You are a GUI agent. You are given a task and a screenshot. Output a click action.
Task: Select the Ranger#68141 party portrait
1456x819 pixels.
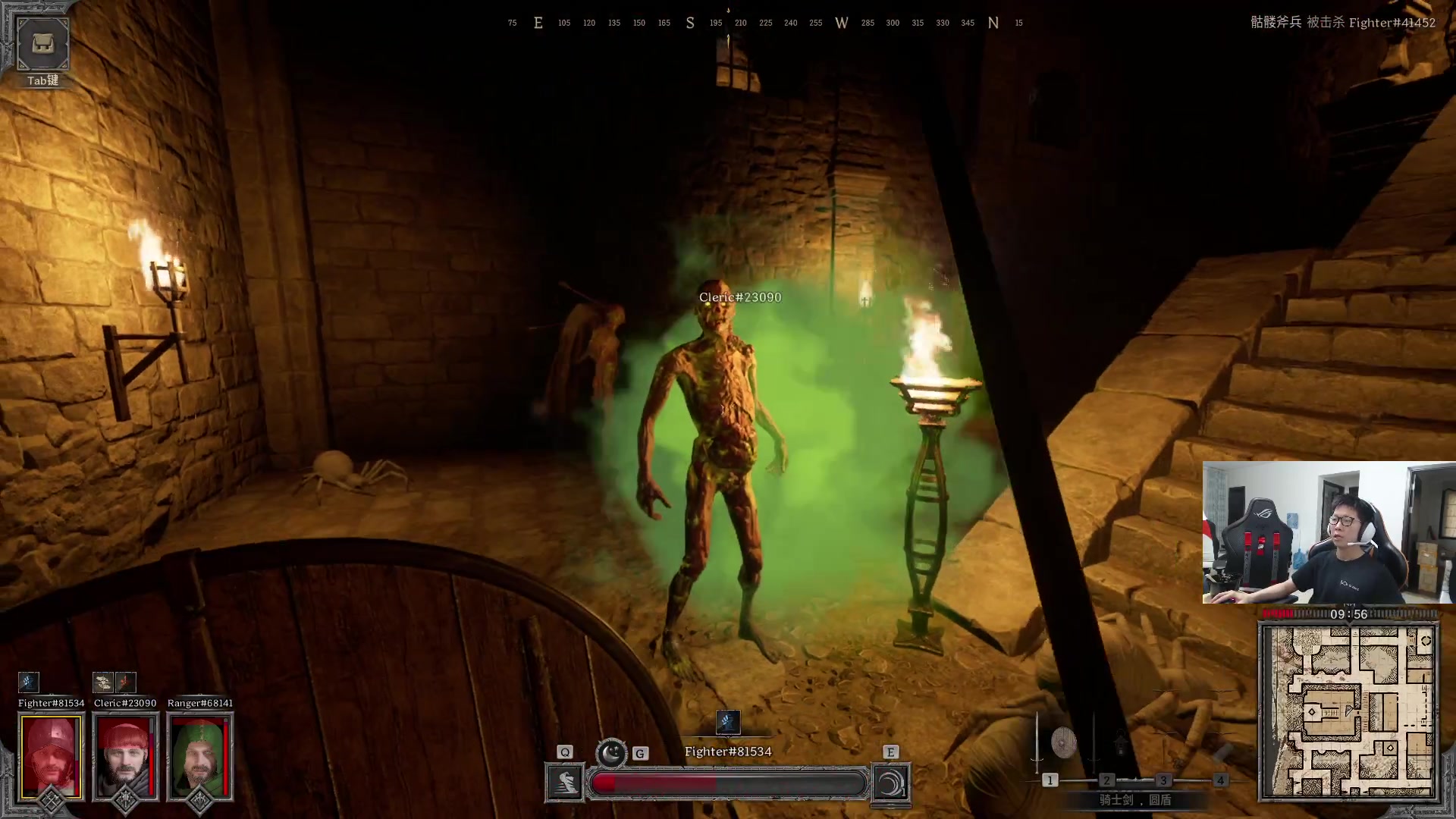199,757
